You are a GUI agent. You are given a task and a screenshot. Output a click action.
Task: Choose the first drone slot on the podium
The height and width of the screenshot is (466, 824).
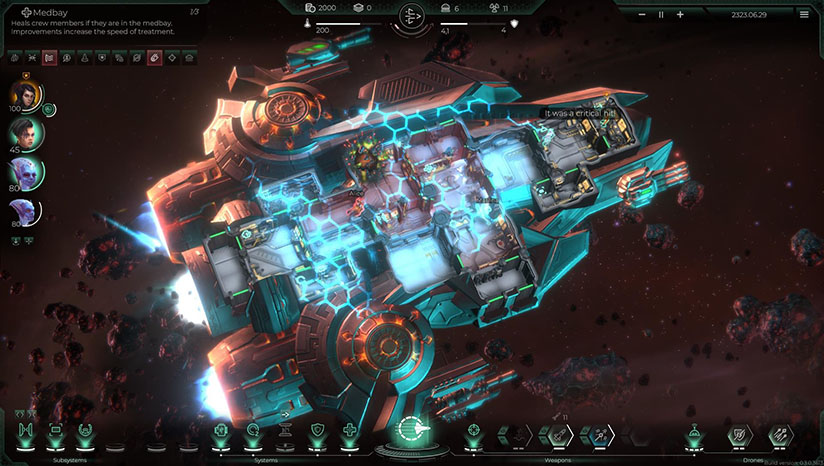click(x=692, y=434)
